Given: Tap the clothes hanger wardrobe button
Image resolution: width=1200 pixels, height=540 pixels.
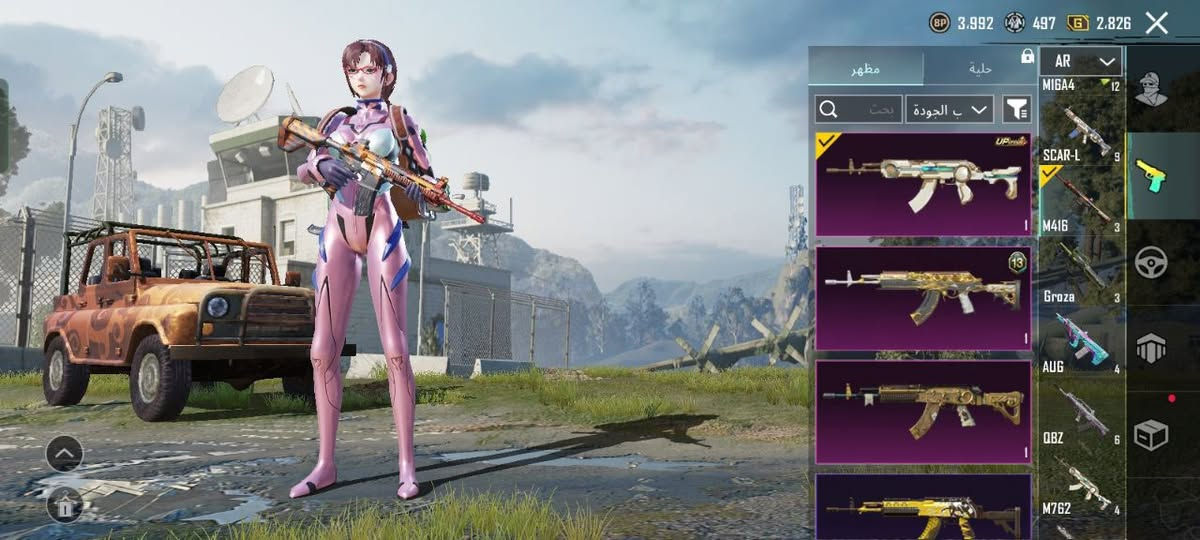Looking at the screenshot, I should pyautogui.click(x=64, y=505).
